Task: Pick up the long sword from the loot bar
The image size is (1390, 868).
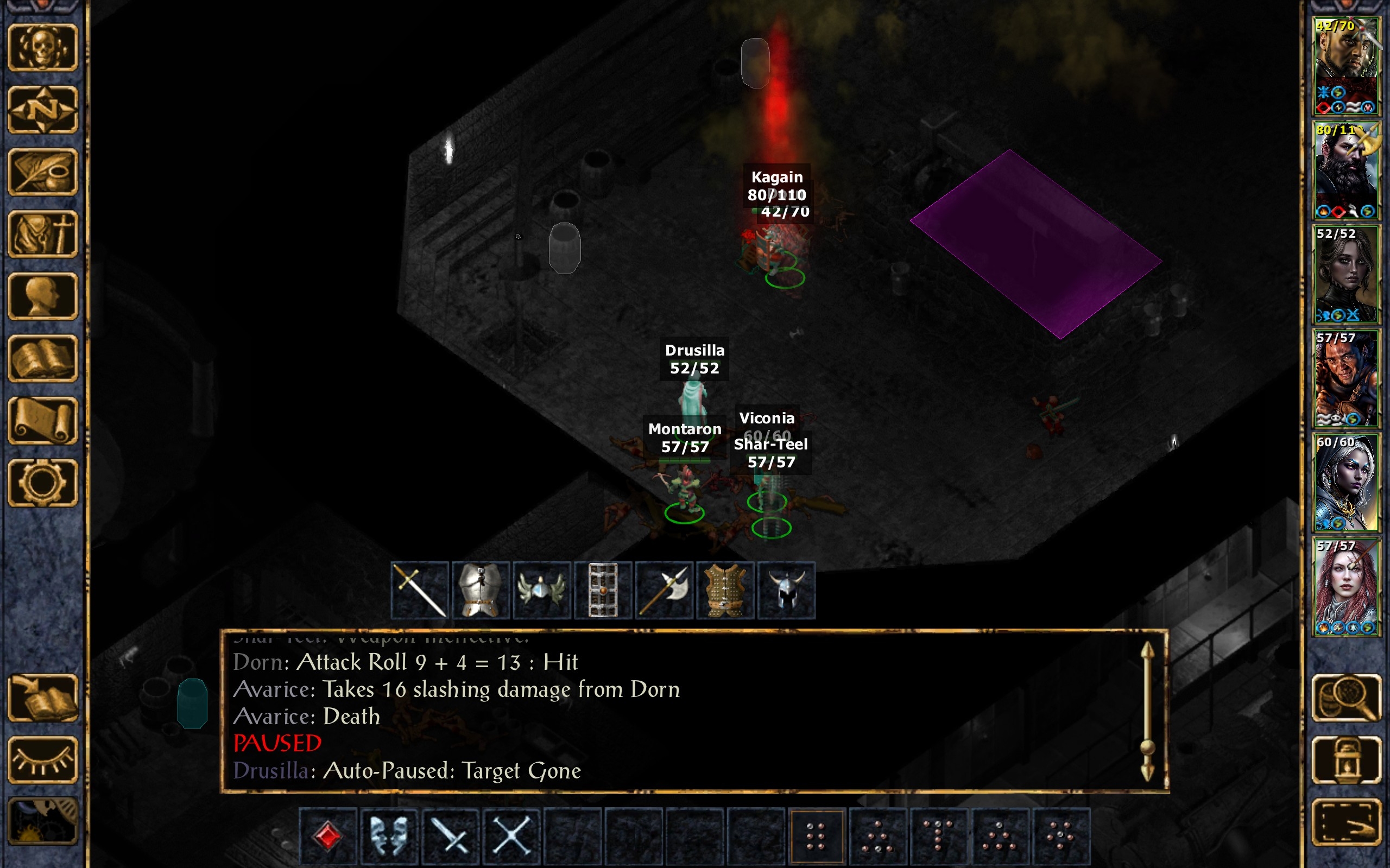Action: (420, 590)
